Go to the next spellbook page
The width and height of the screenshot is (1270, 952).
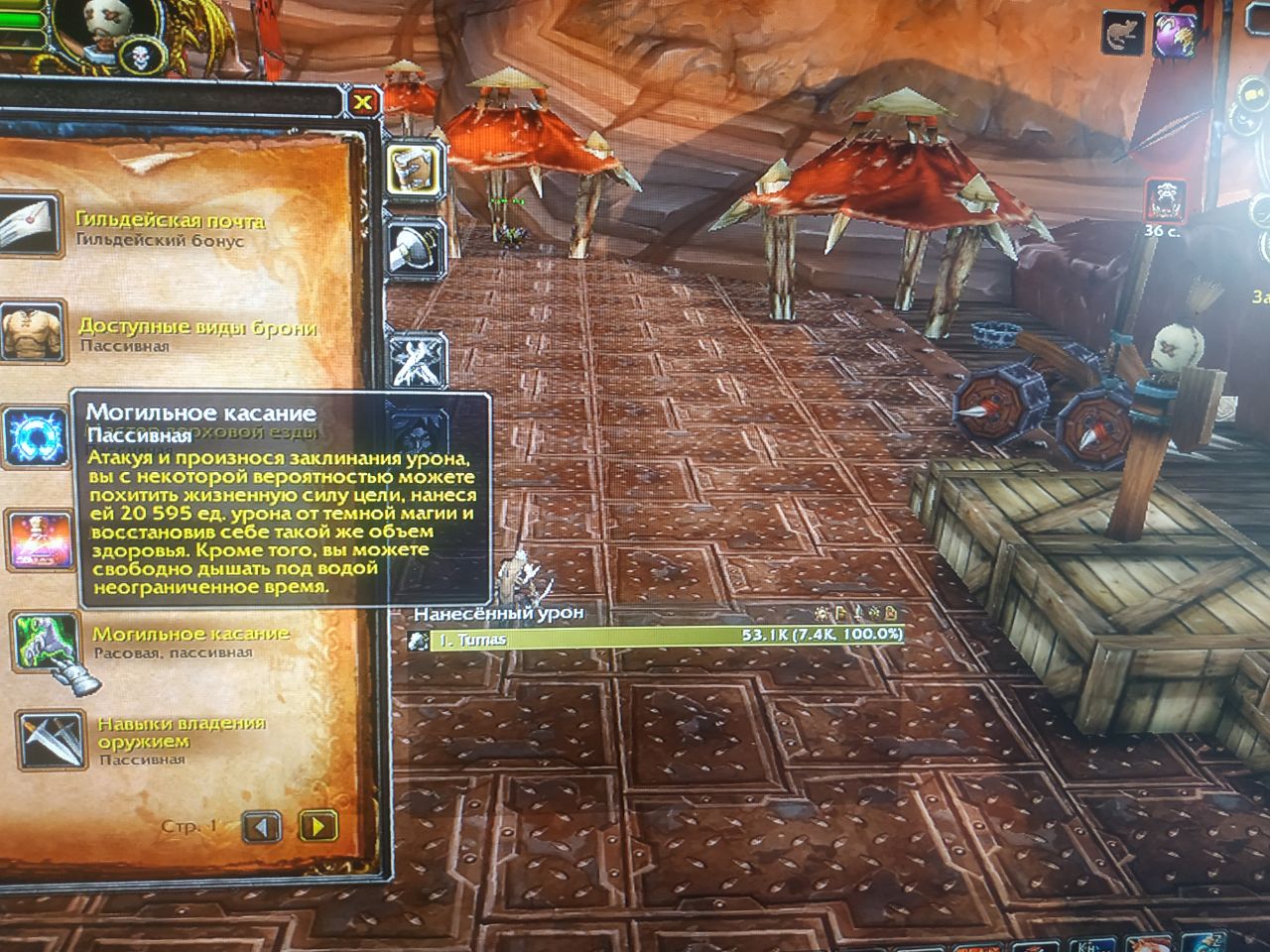click(317, 825)
